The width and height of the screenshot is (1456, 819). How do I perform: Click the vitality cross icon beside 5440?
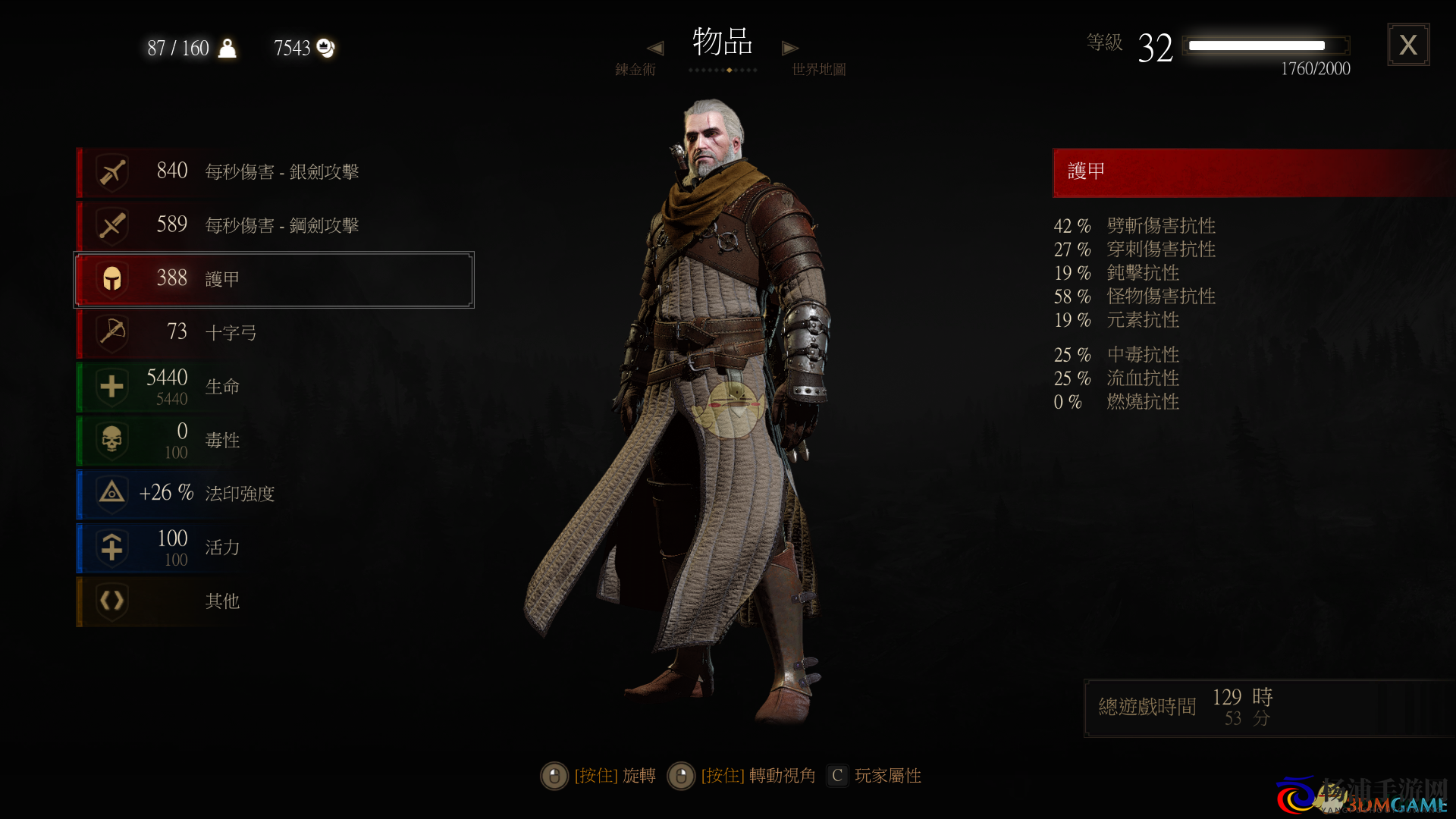click(111, 386)
